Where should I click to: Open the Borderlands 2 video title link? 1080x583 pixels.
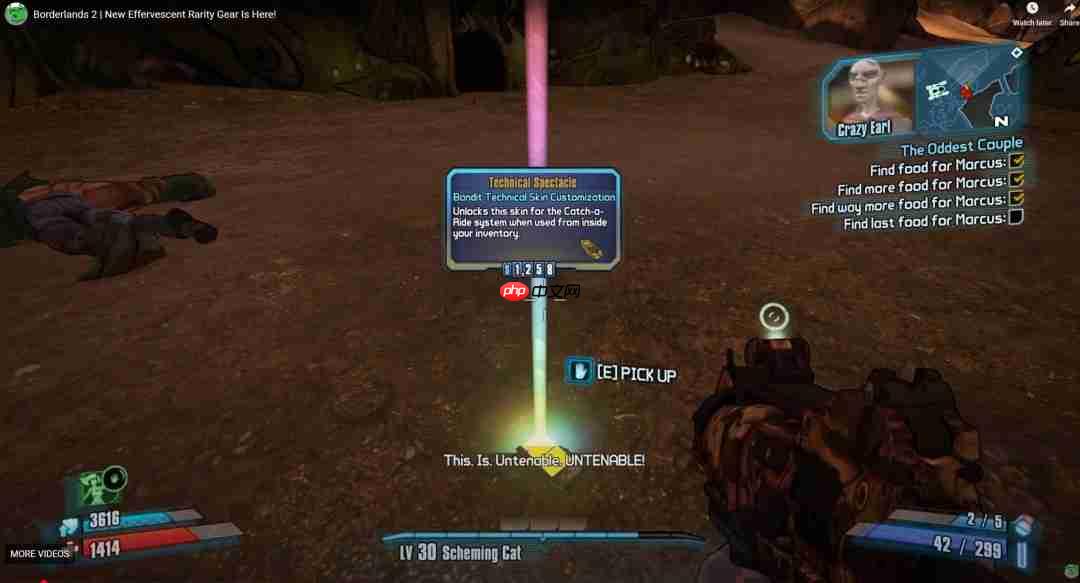click(154, 14)
